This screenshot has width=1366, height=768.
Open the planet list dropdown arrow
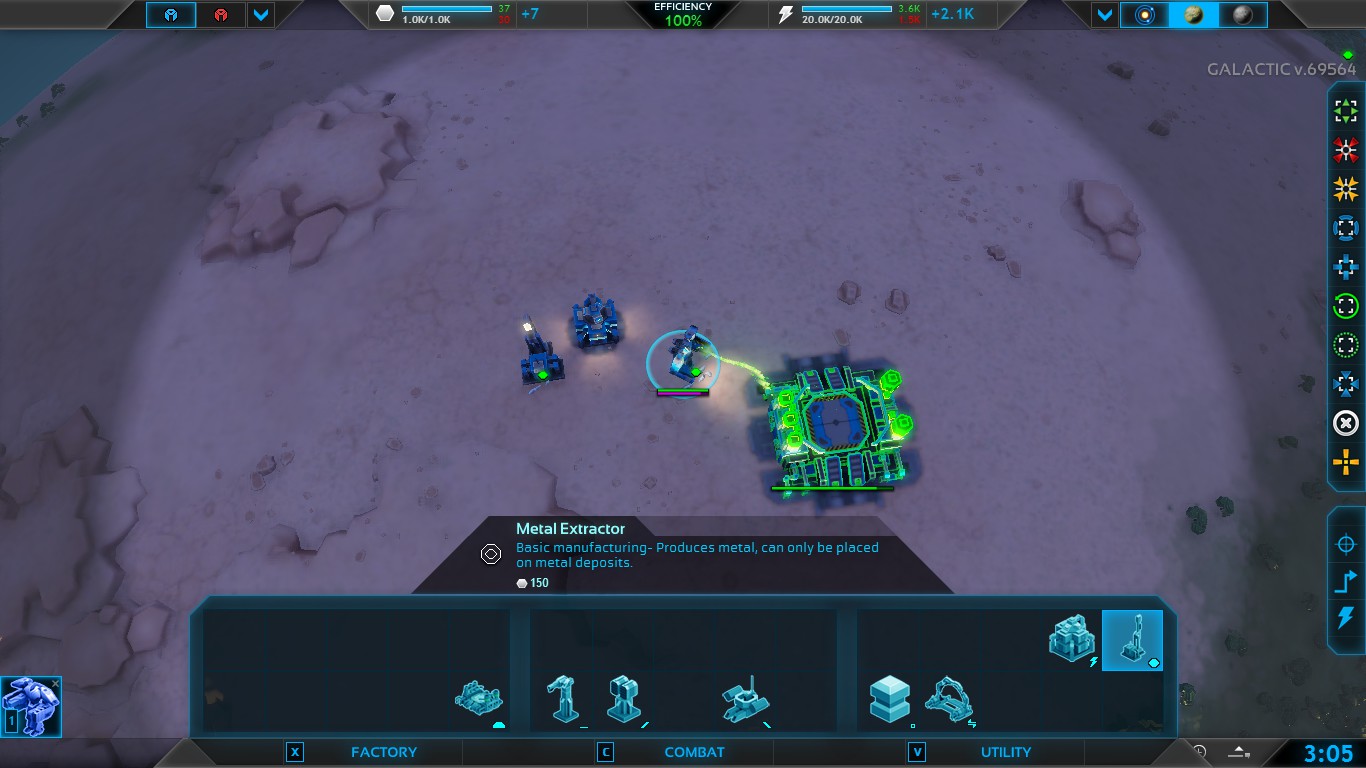[x=1104, y=15]
